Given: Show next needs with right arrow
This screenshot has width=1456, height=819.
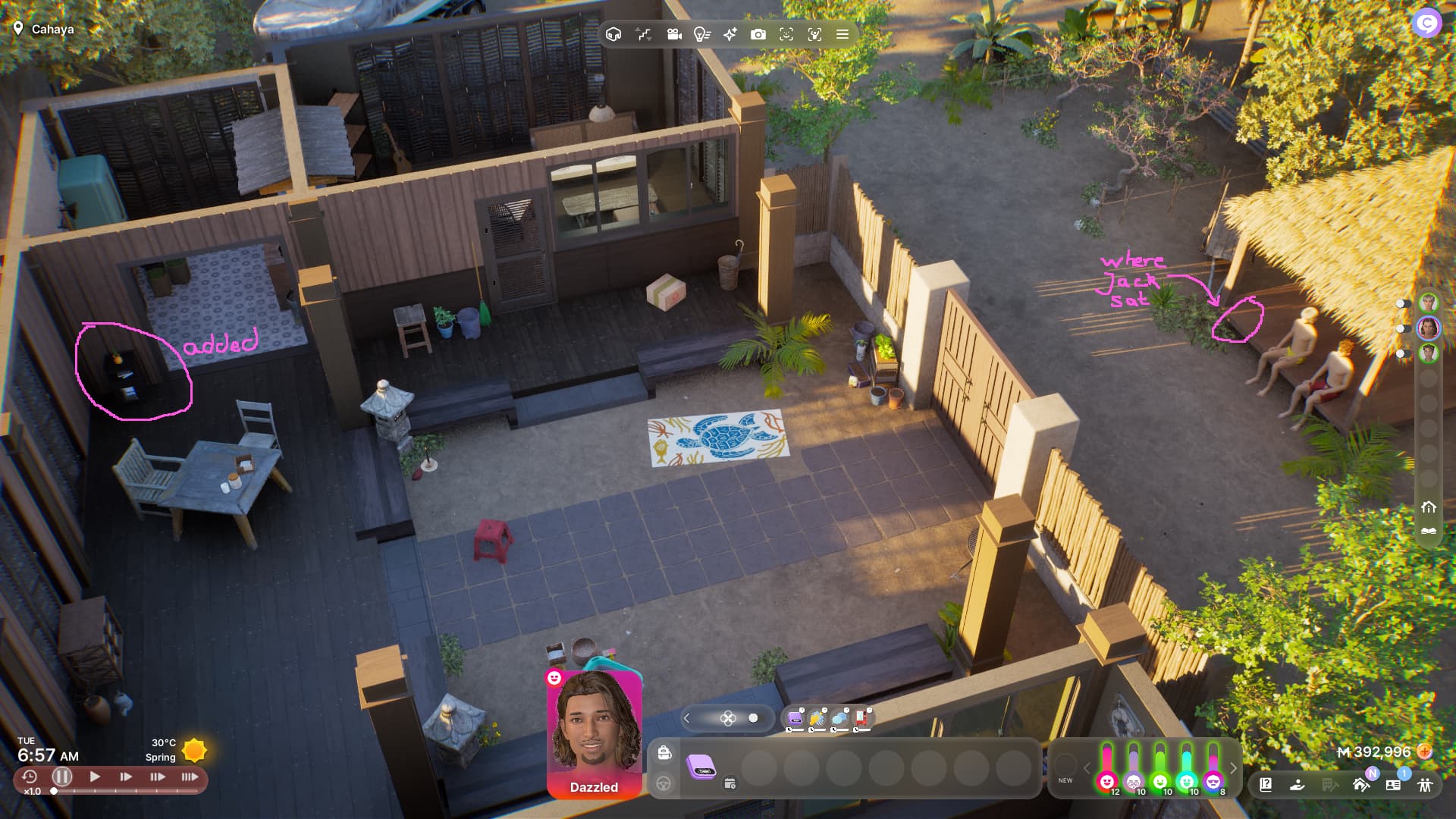Looking at the screenshot, I should (x=1234, y=768).
